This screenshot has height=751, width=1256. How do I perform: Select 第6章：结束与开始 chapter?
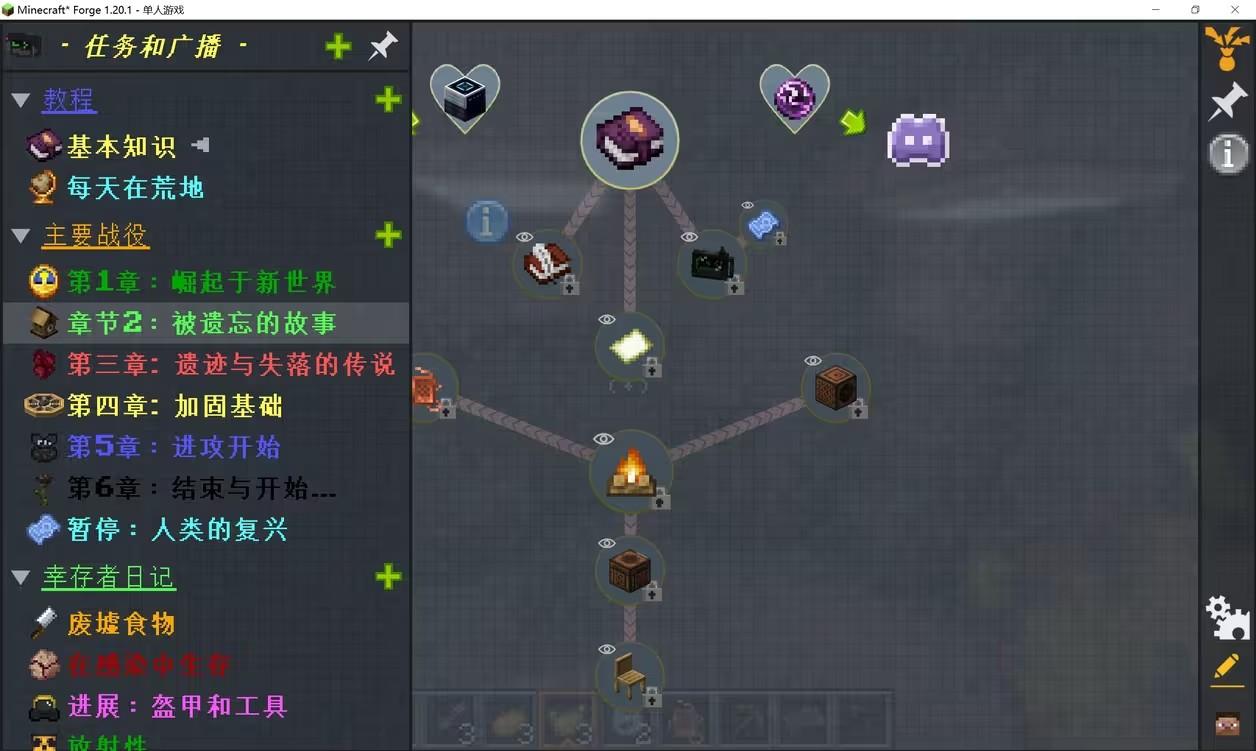tap(201, 488)
